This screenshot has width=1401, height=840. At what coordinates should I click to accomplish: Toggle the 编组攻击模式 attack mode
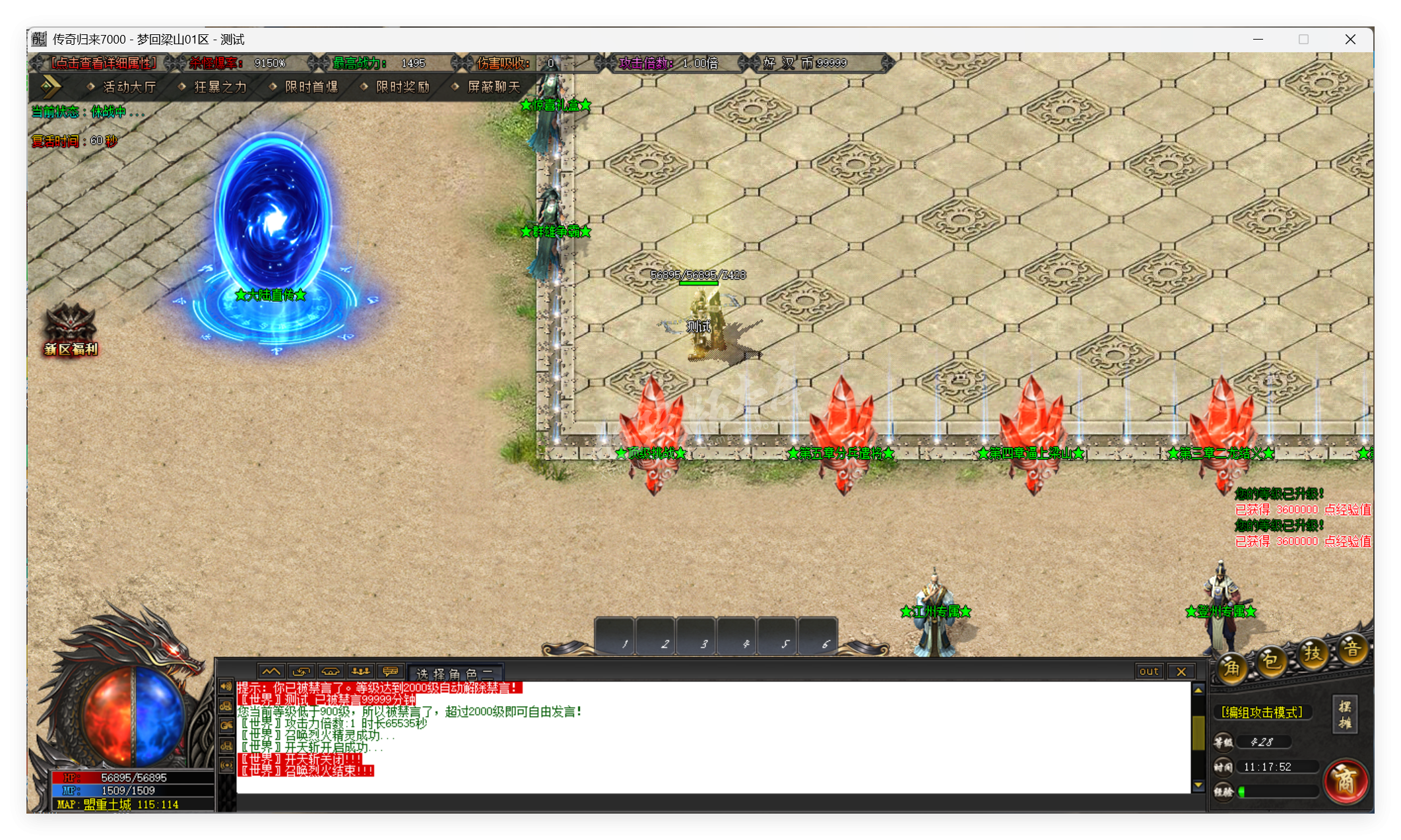pyautogui.click(x=1262, y=712)
